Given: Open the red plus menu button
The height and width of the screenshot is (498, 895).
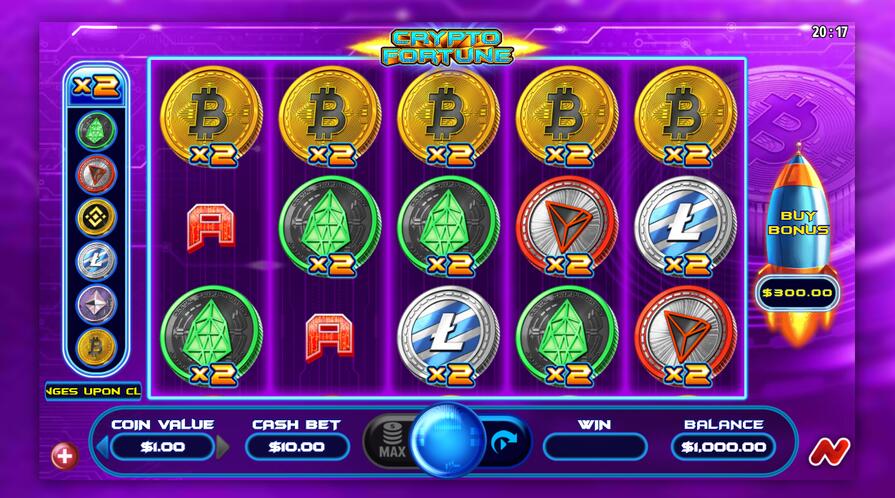Looking at the screenshot, I should pos(64,456).
